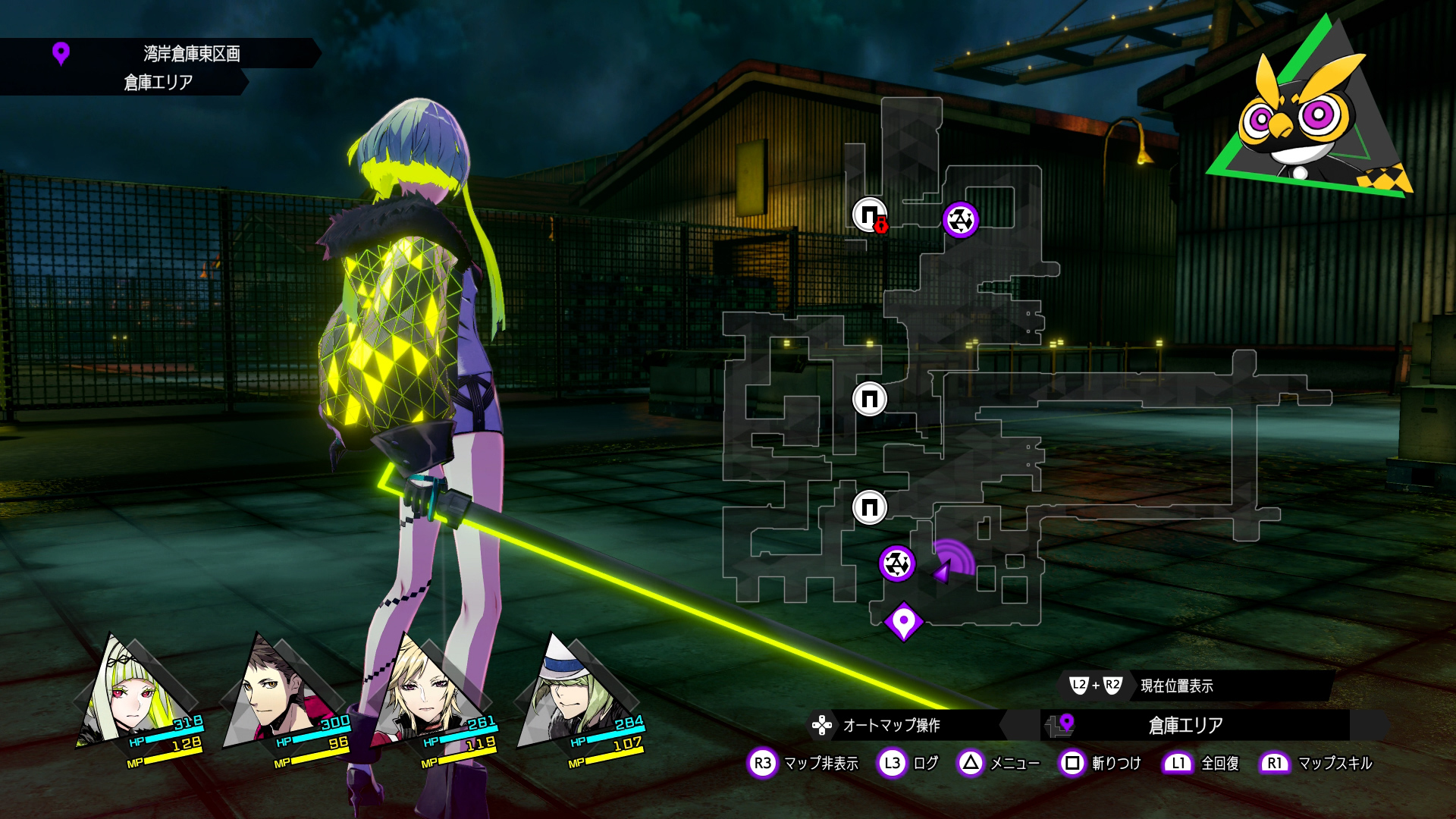Select the locked gate marker on the map

(870, 215)
